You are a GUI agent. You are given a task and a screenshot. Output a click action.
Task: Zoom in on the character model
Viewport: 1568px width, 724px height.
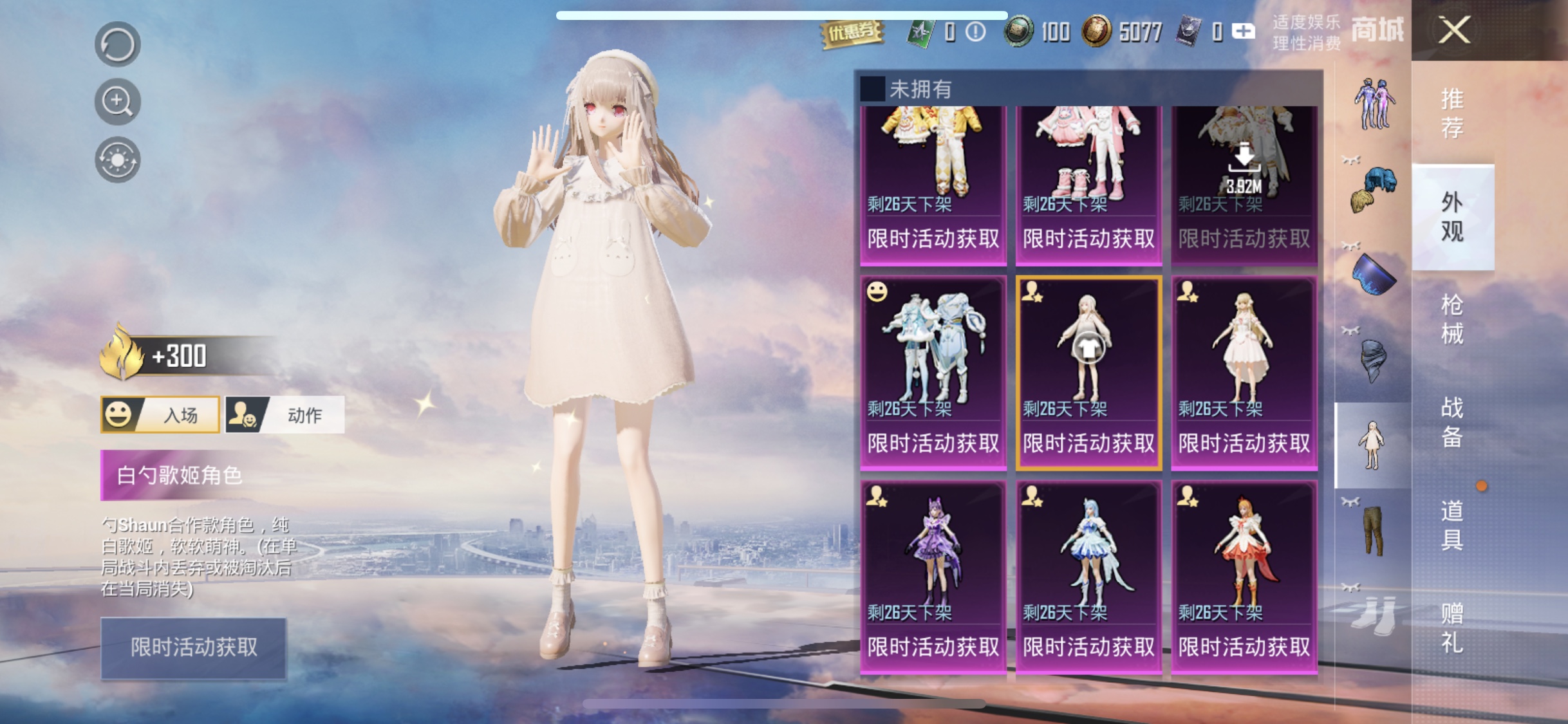click(117, 102)
